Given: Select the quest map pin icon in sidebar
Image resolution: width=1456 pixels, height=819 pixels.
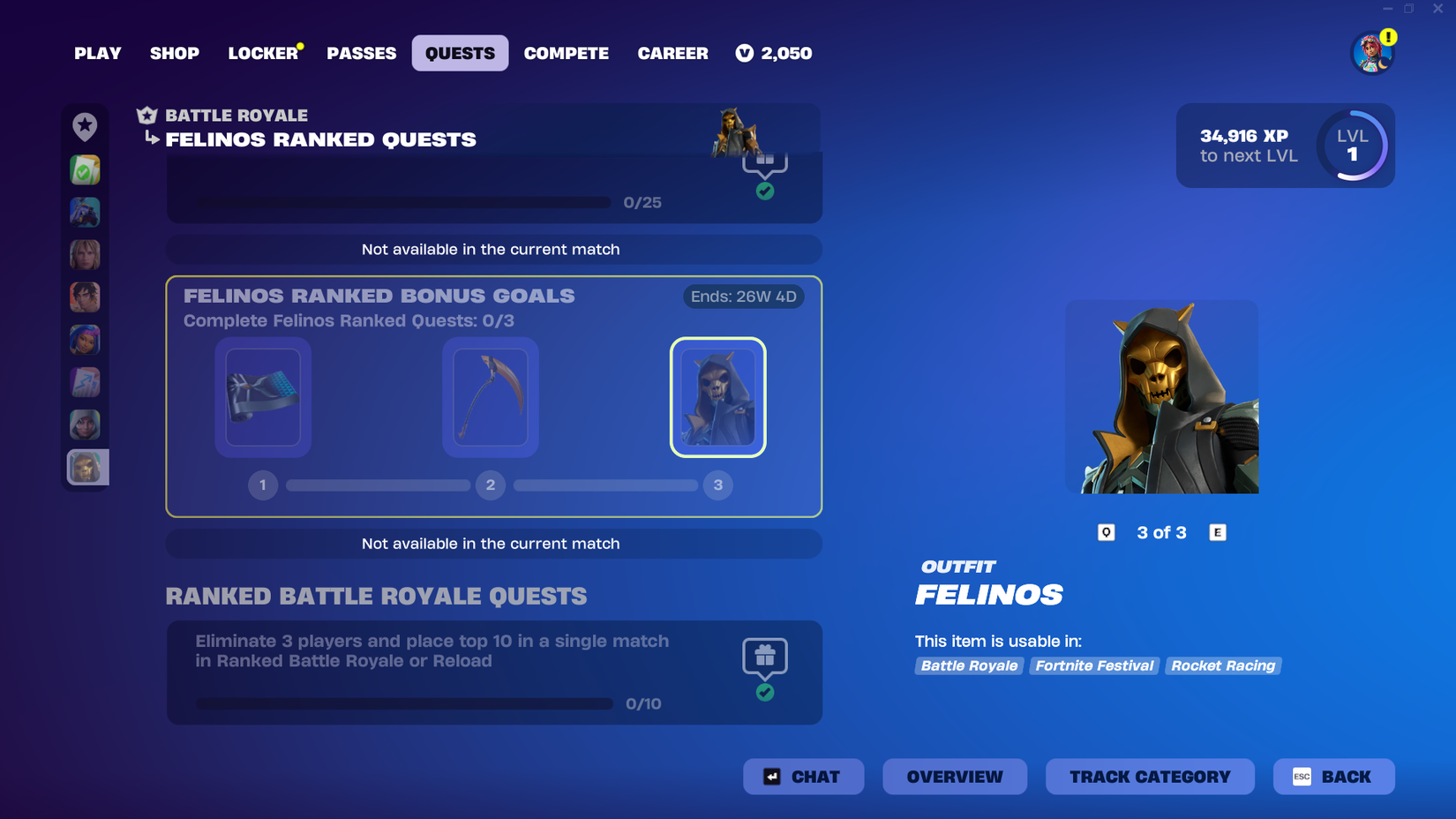Looking at the screenshot, I should click(85, 127).
